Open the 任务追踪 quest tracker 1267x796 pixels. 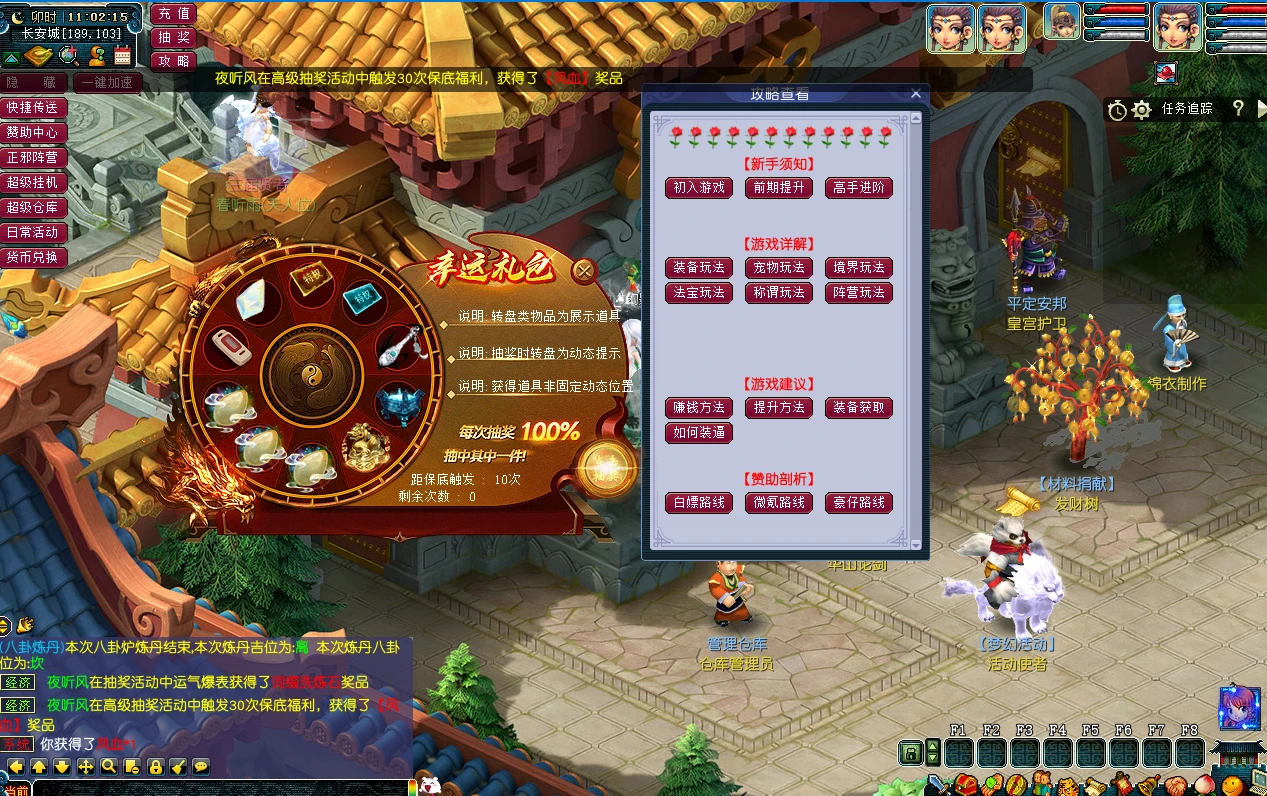click(1186, 109)
